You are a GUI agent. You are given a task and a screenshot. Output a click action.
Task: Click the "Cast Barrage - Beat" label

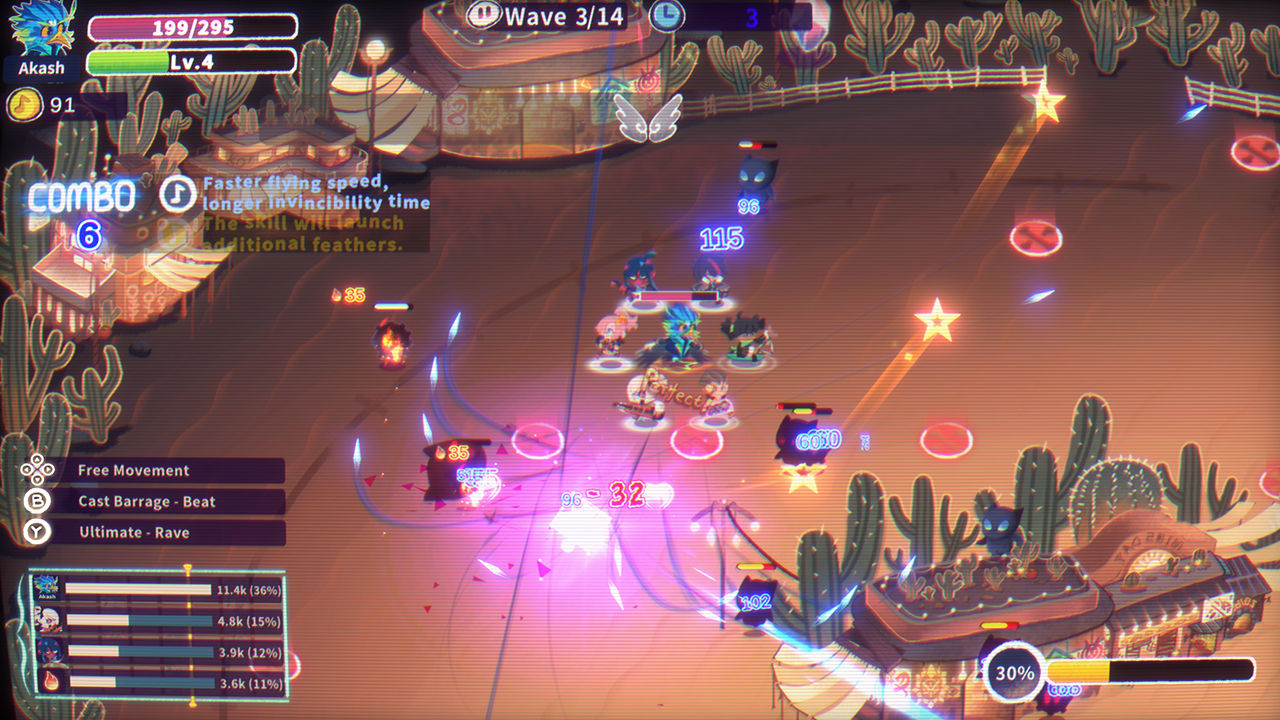pos(147,502)
